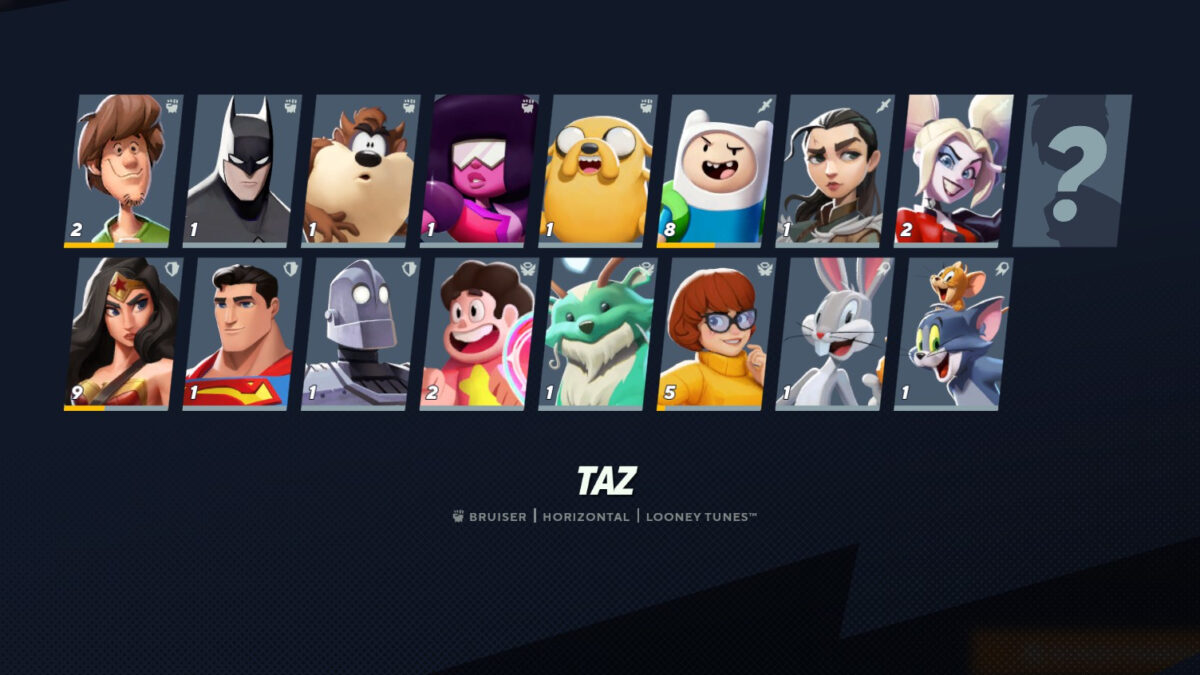Select Shaggy's character portrait
Image resolution: width=1200 pixels, height=675 pixels.
123,170
